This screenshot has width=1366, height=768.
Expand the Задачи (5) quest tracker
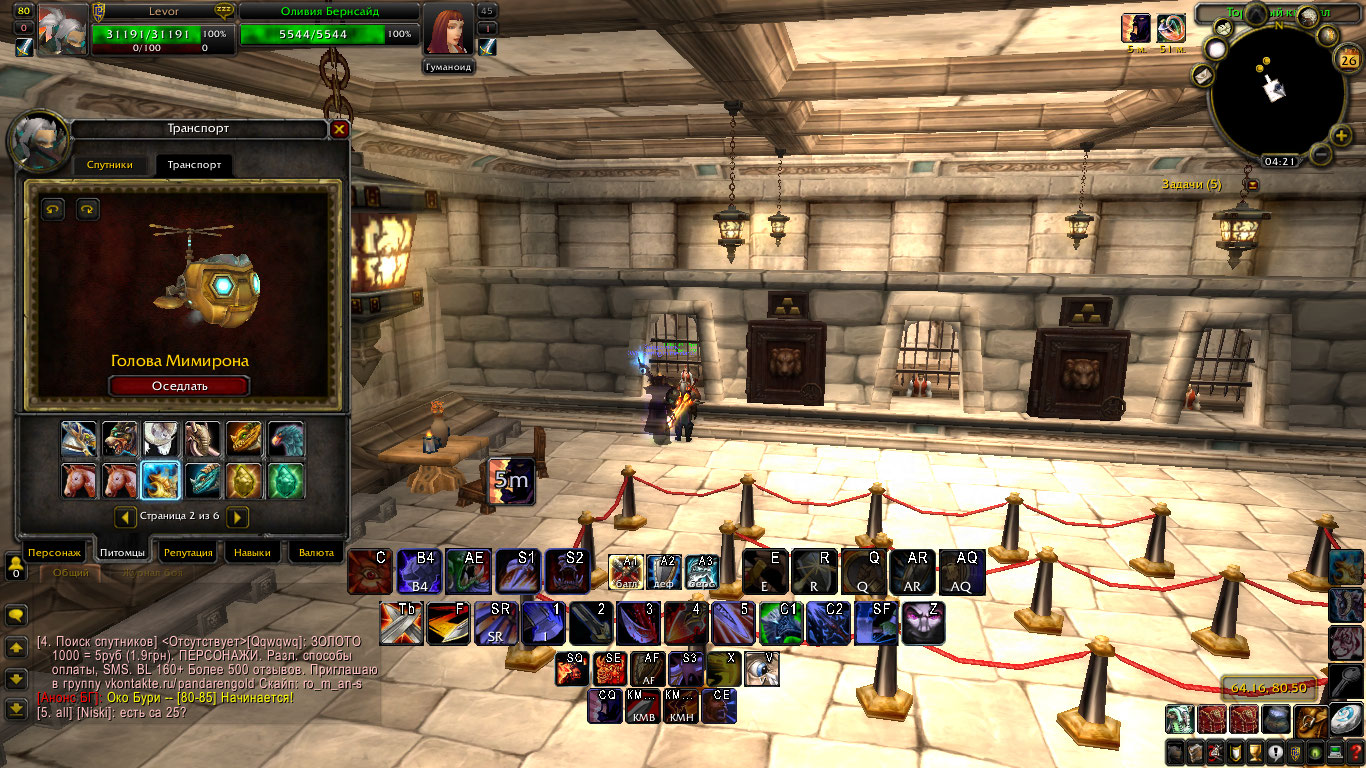tap(1250, 185)
